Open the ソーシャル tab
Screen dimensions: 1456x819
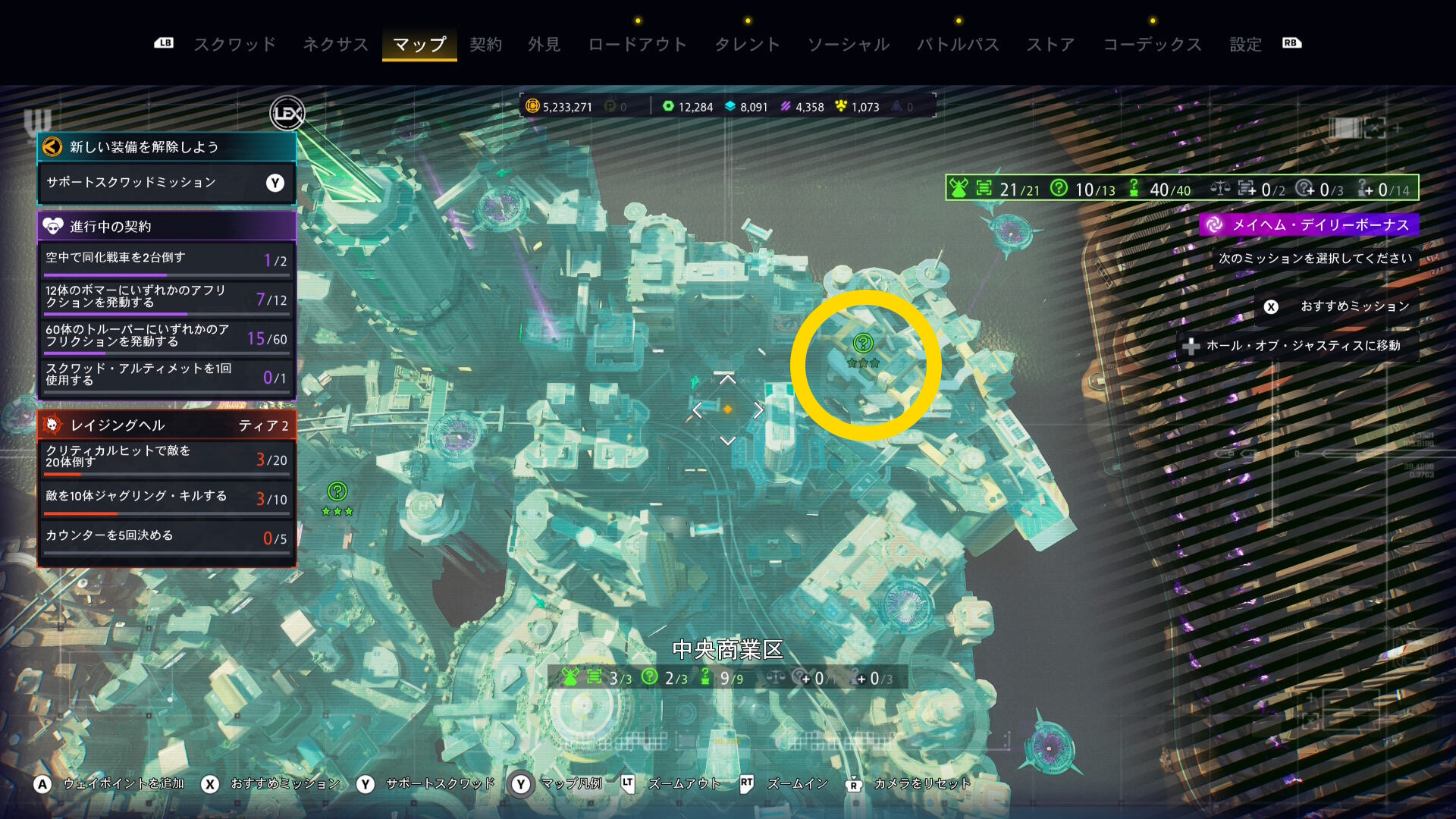pyautogui.click(x=848, y=44)
